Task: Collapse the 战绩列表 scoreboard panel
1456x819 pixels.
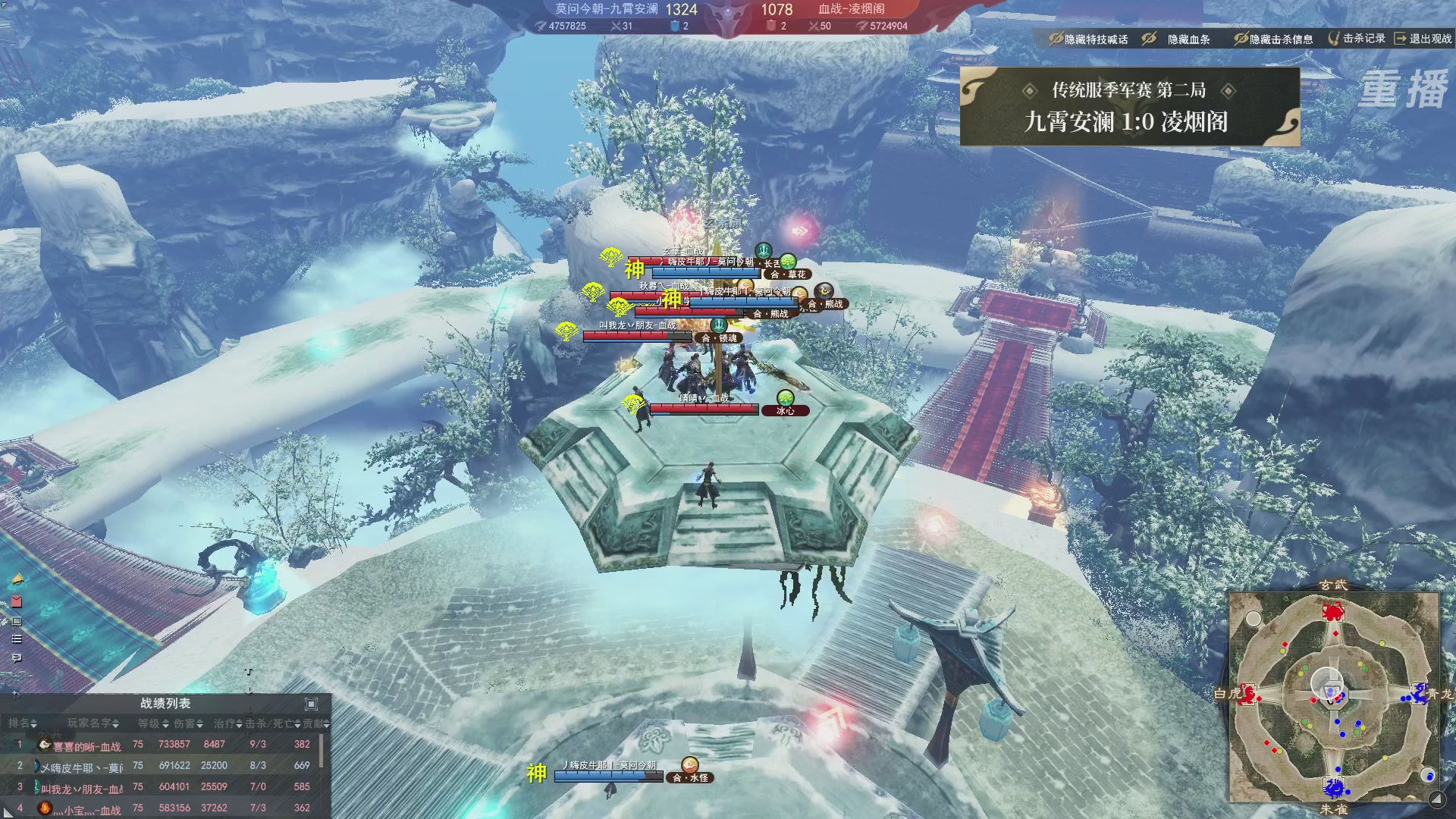Action: (x=311, y=704)
